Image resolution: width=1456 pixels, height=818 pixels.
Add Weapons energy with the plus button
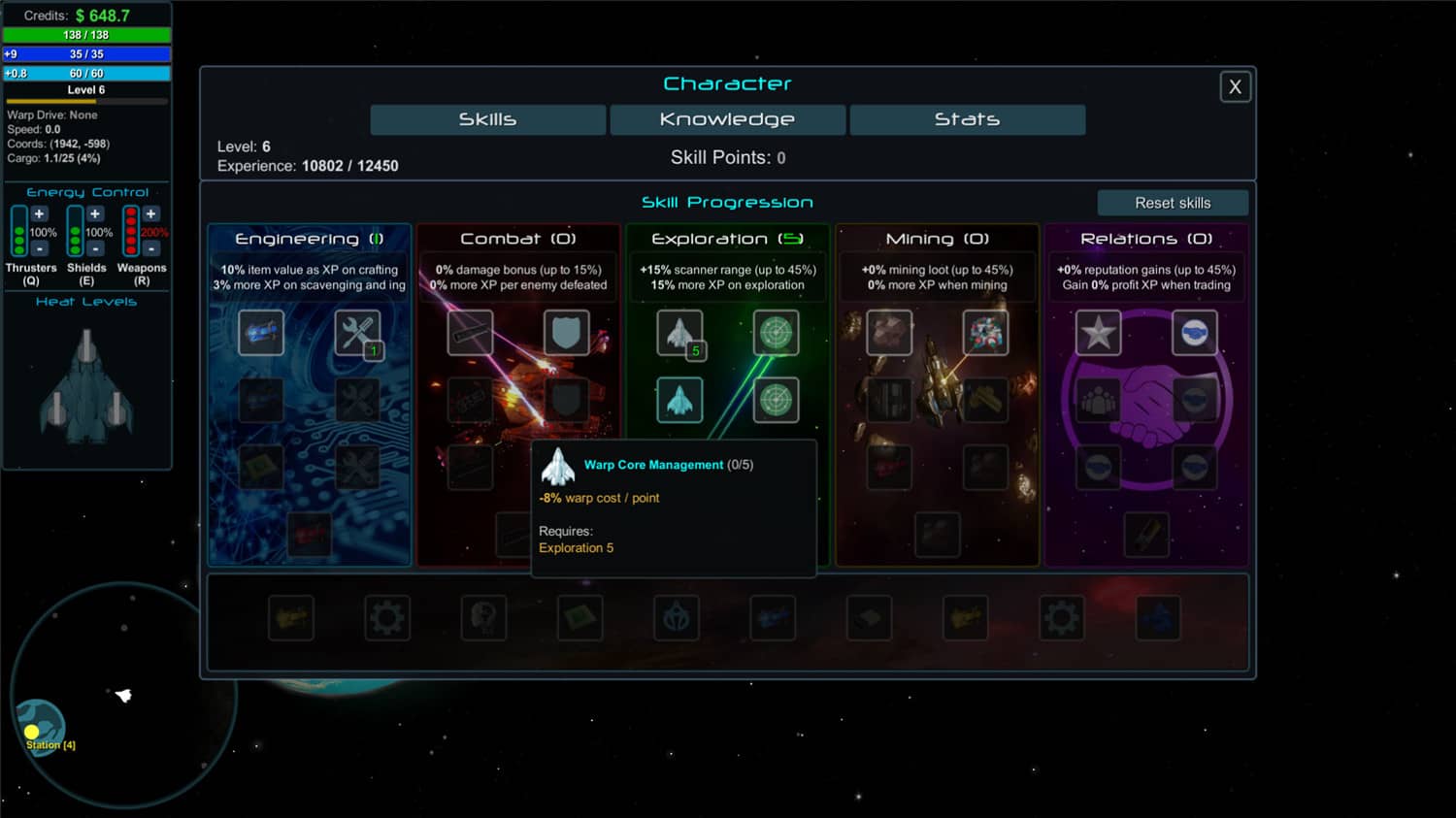tap(150, 214)
